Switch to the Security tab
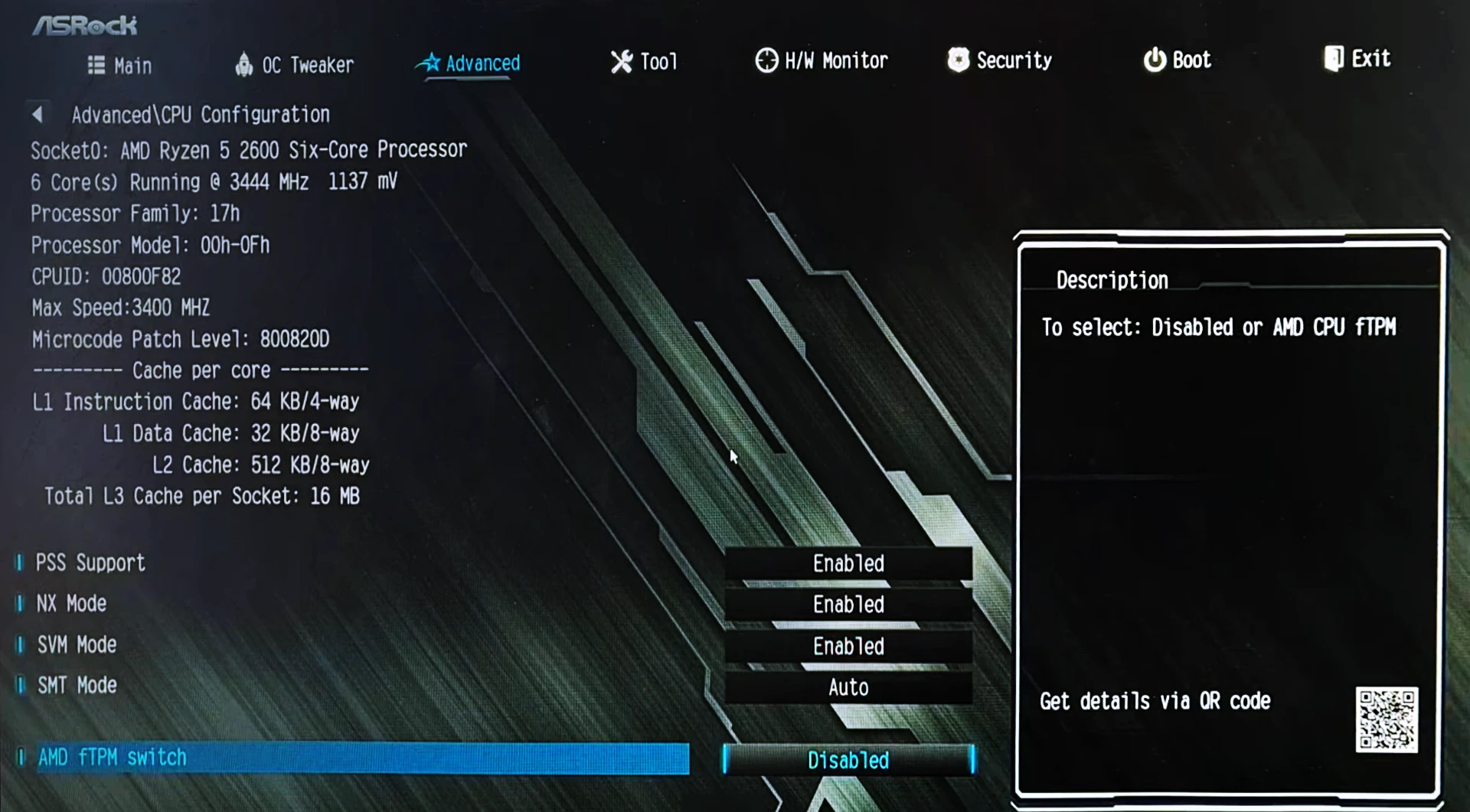Viewport: 1470px width, 812px height. [x=1000, y=60]
